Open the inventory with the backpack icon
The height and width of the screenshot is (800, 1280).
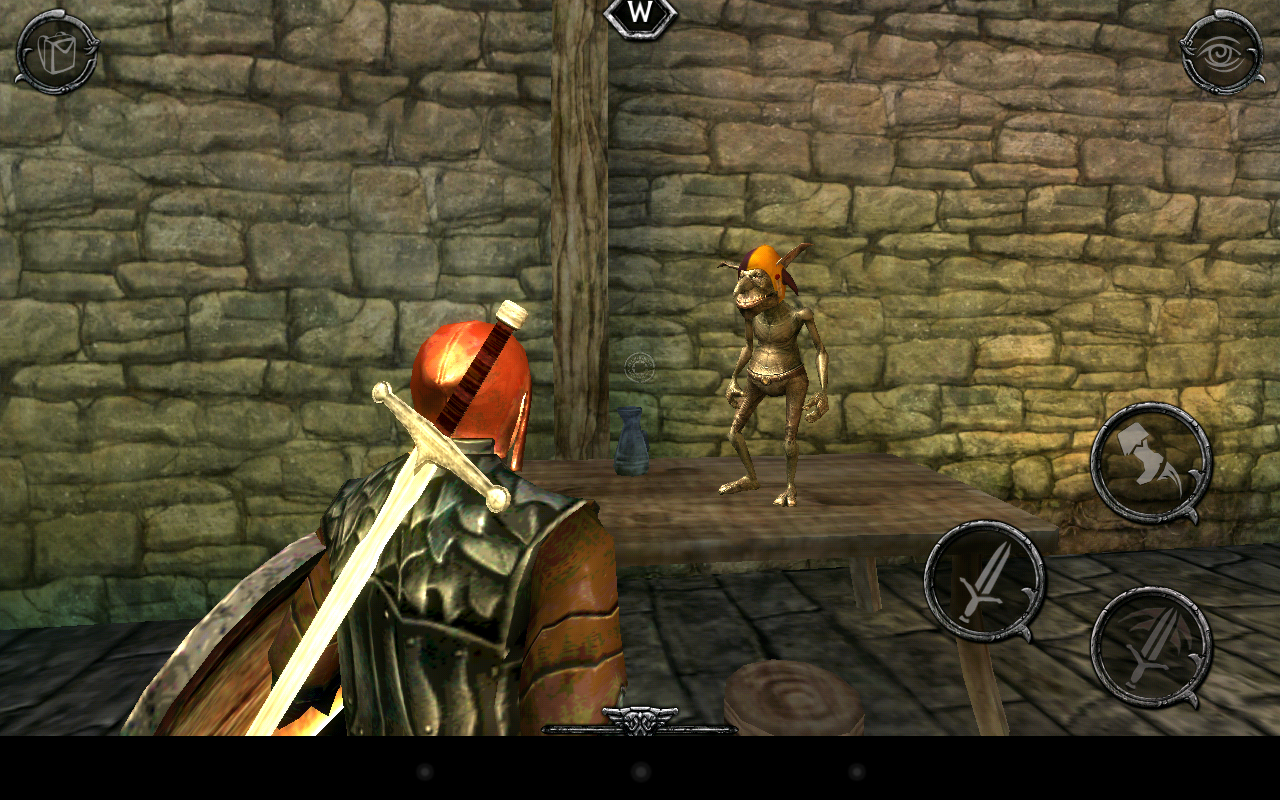[56, 53]
